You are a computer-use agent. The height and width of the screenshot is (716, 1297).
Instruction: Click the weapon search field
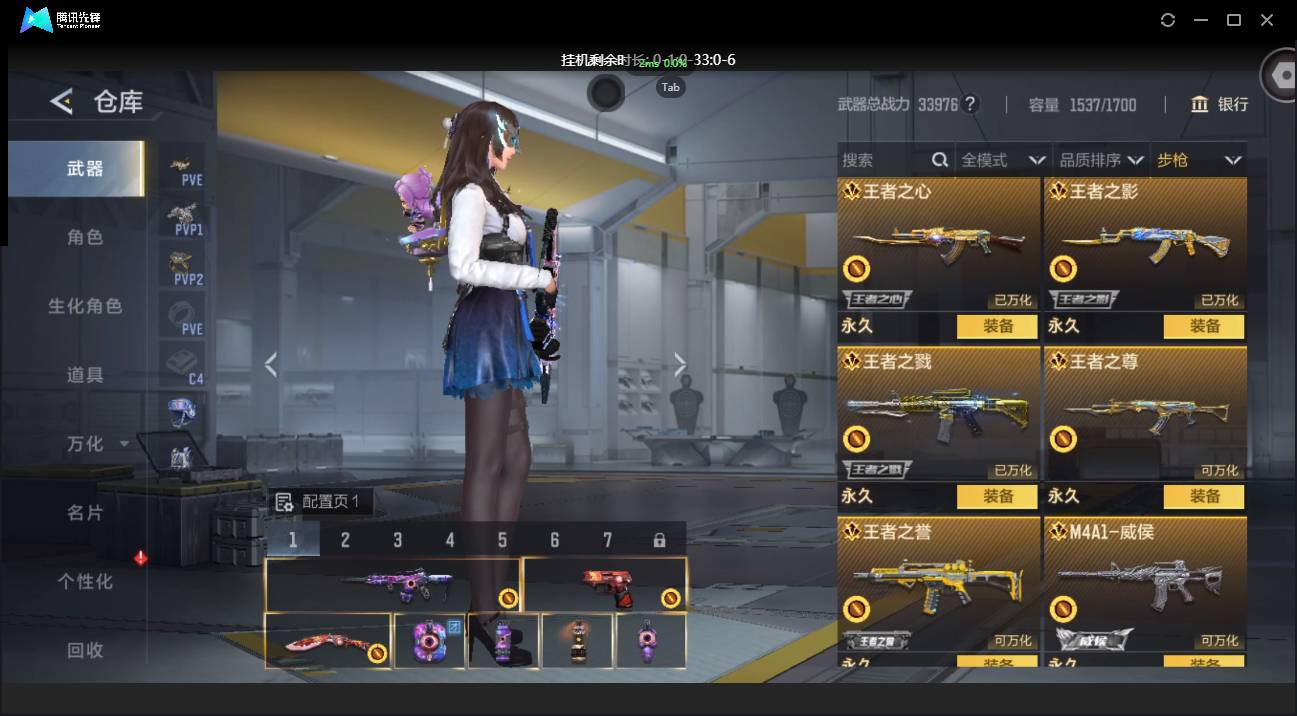(884, 160)
